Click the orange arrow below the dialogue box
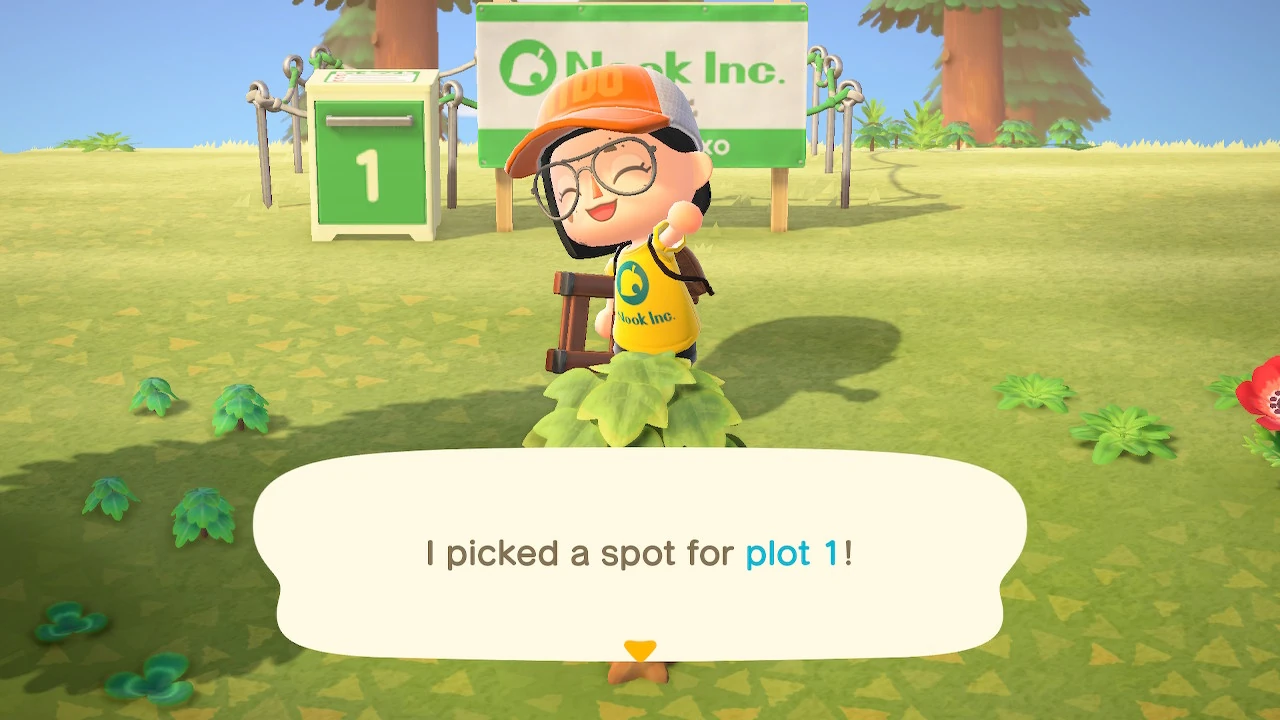Image resolution: width=1280 pixels, height=720 pixels. [639, 649]
